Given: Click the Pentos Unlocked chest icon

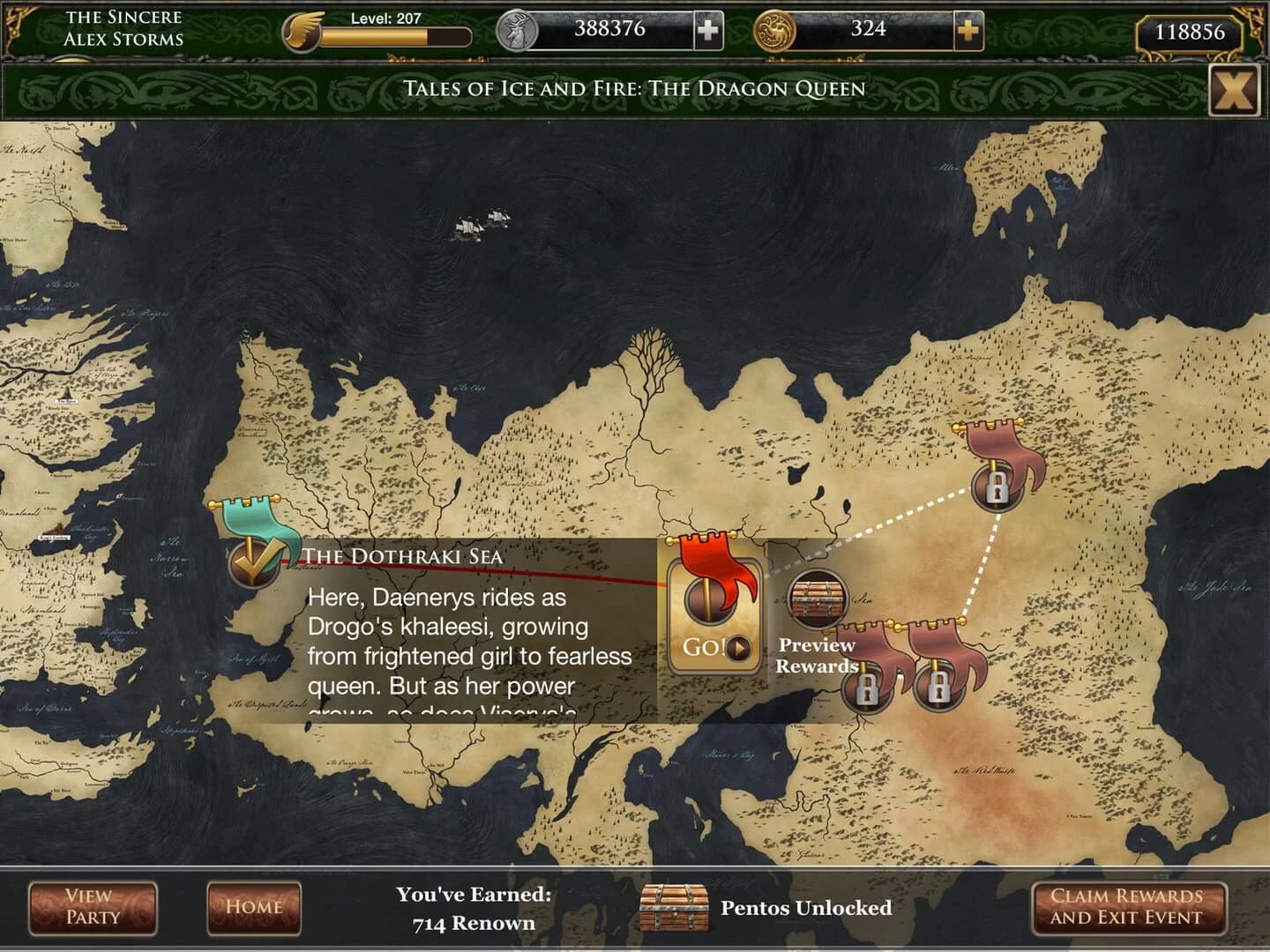Looking at the screenshot, I should coord(675,906).
